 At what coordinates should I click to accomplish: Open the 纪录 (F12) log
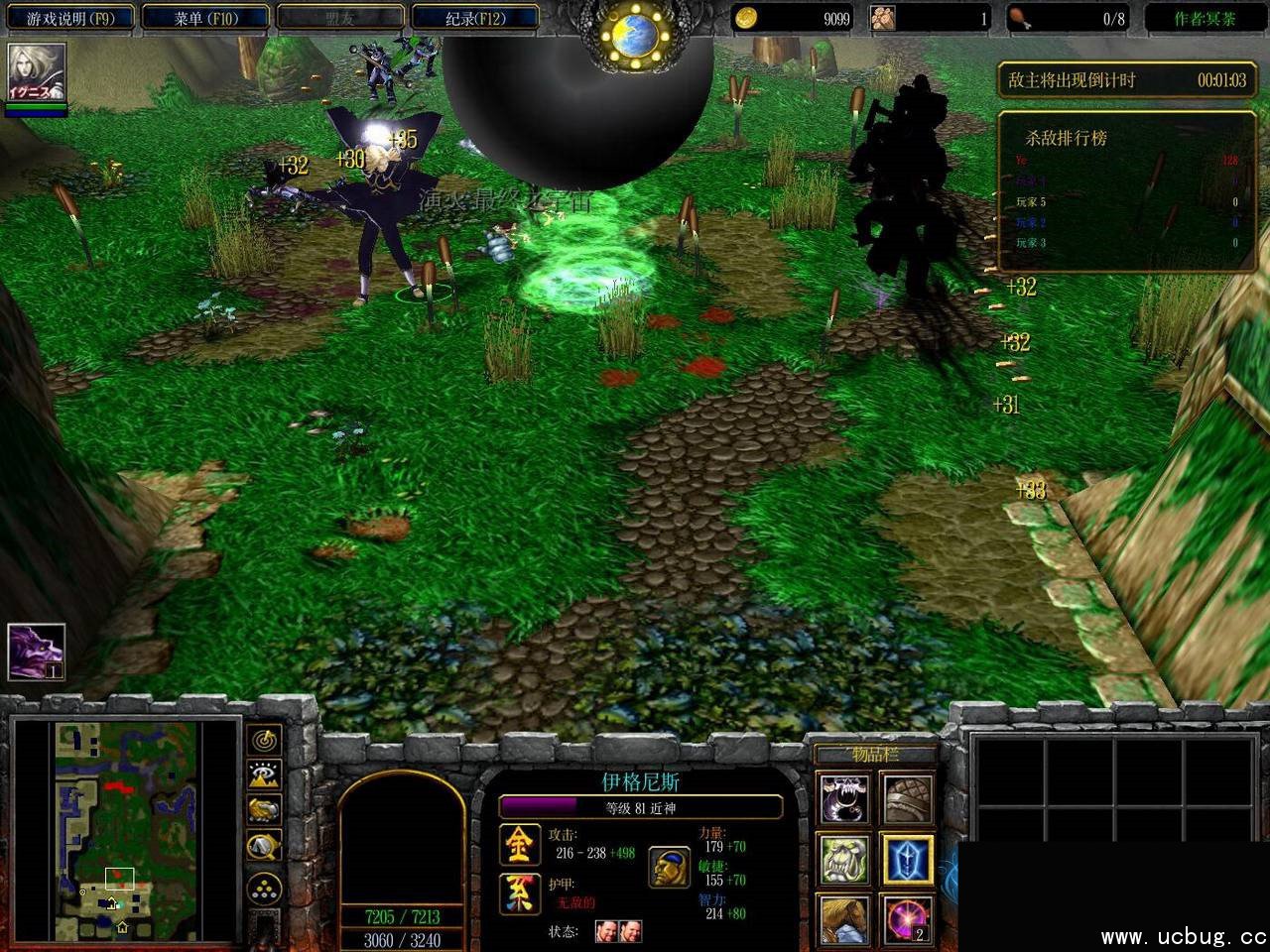pos(474,18)
